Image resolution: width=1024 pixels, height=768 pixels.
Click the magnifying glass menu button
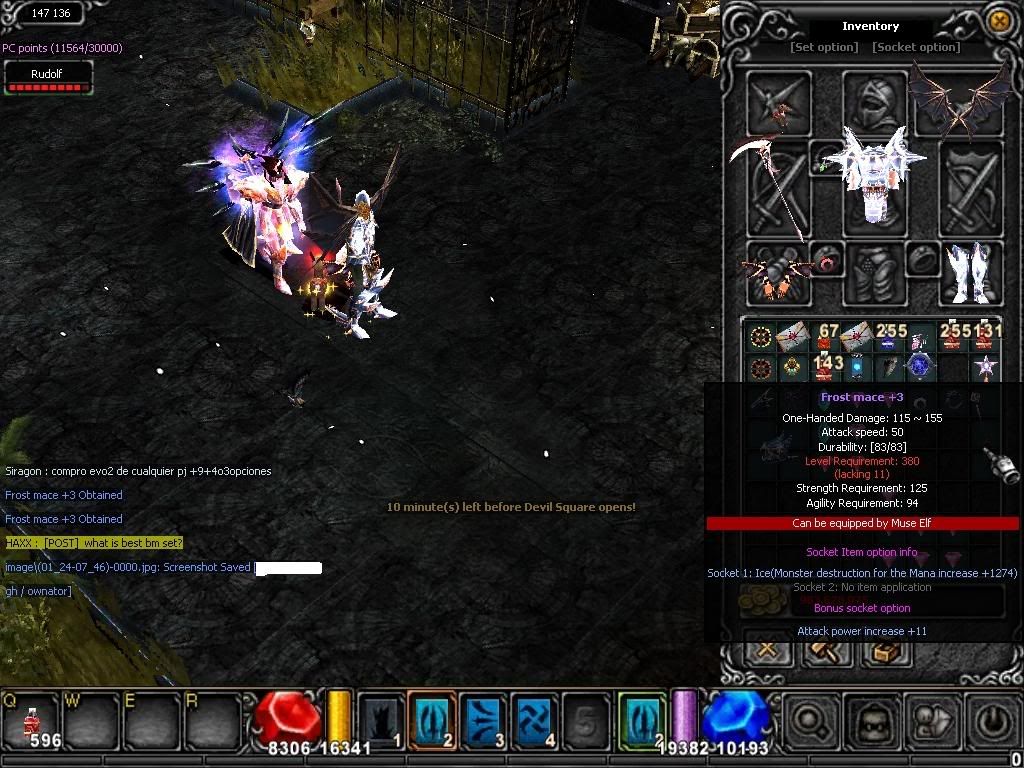pyautogui.click(x=808, y=720)
